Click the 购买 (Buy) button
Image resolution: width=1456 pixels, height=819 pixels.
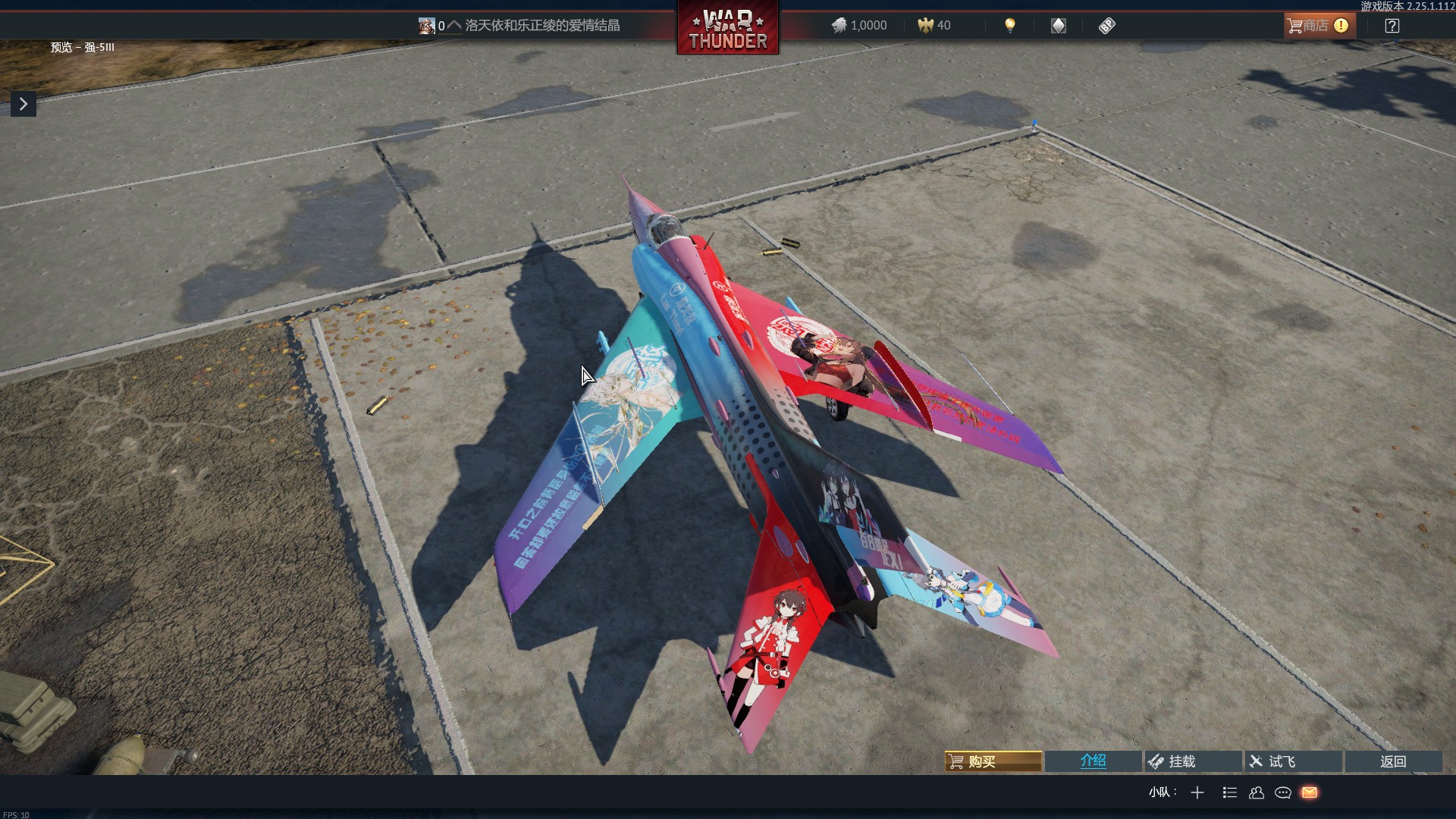(x=993, y=761)
